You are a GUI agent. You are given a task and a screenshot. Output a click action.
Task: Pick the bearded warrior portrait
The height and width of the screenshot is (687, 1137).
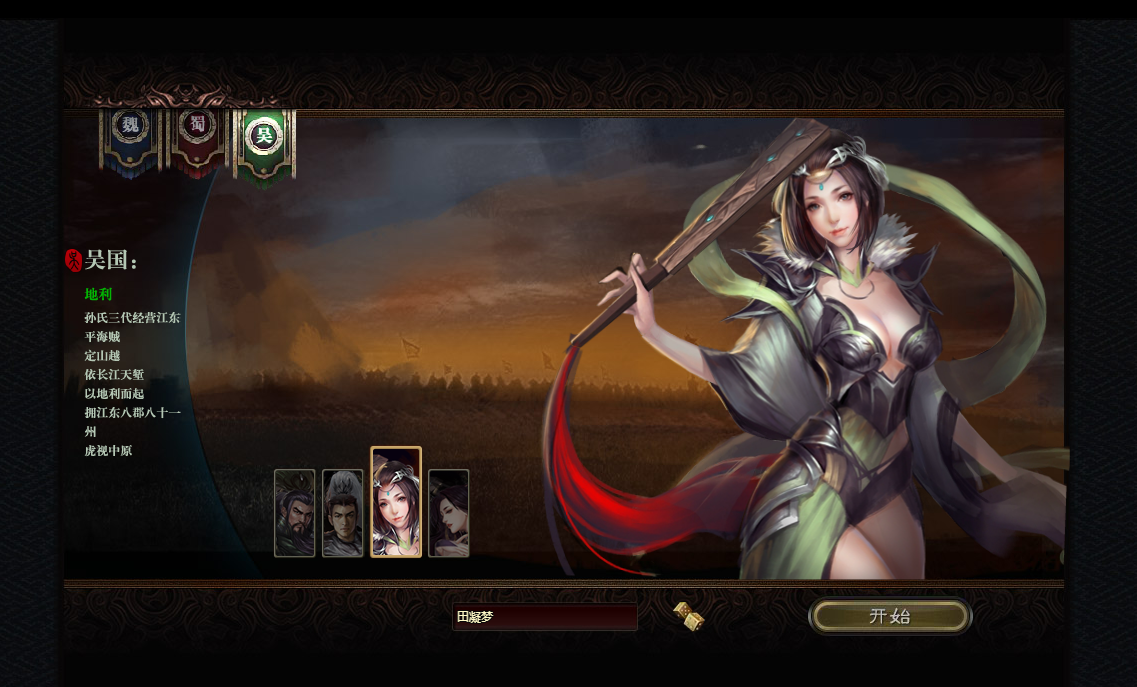[294, 513]
